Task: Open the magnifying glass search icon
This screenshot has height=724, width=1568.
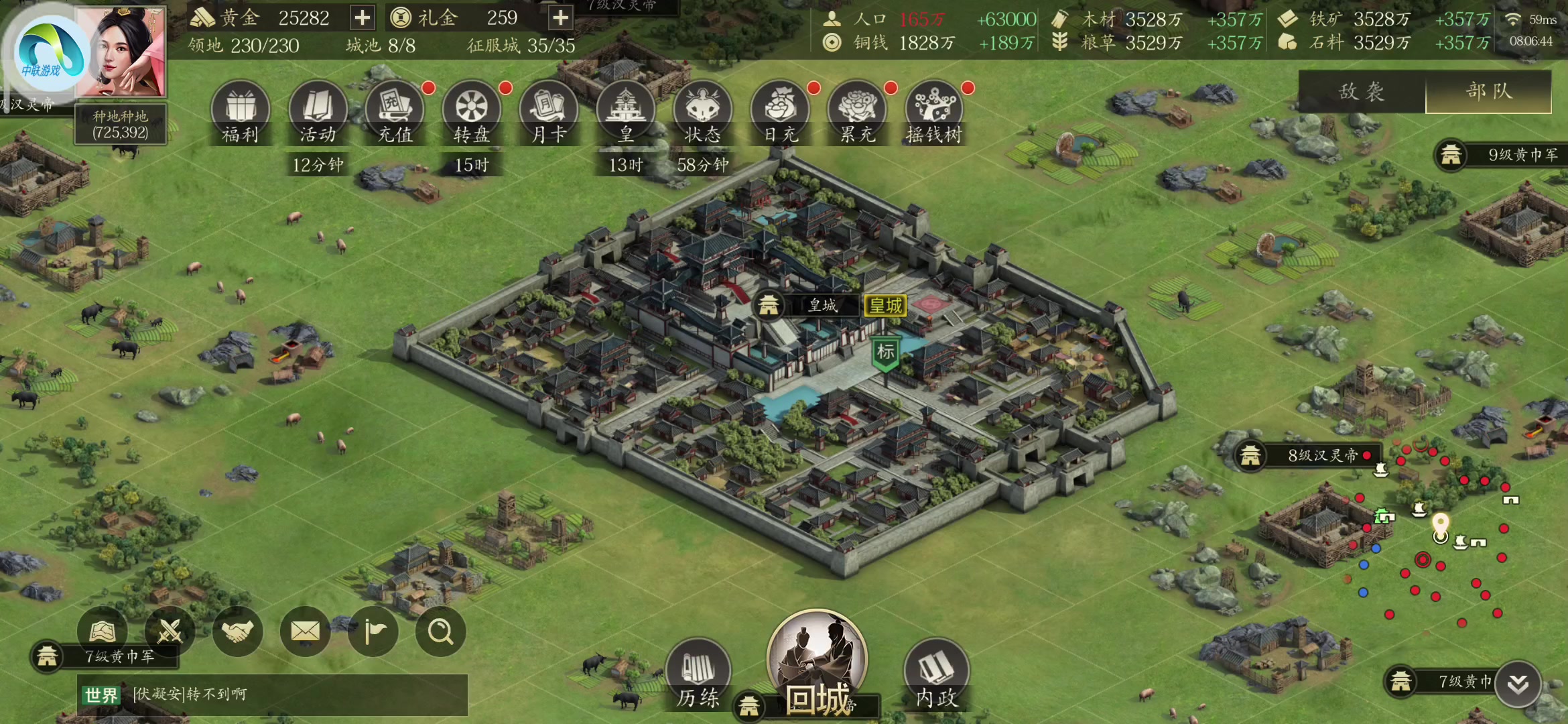Action: (440, 631)
